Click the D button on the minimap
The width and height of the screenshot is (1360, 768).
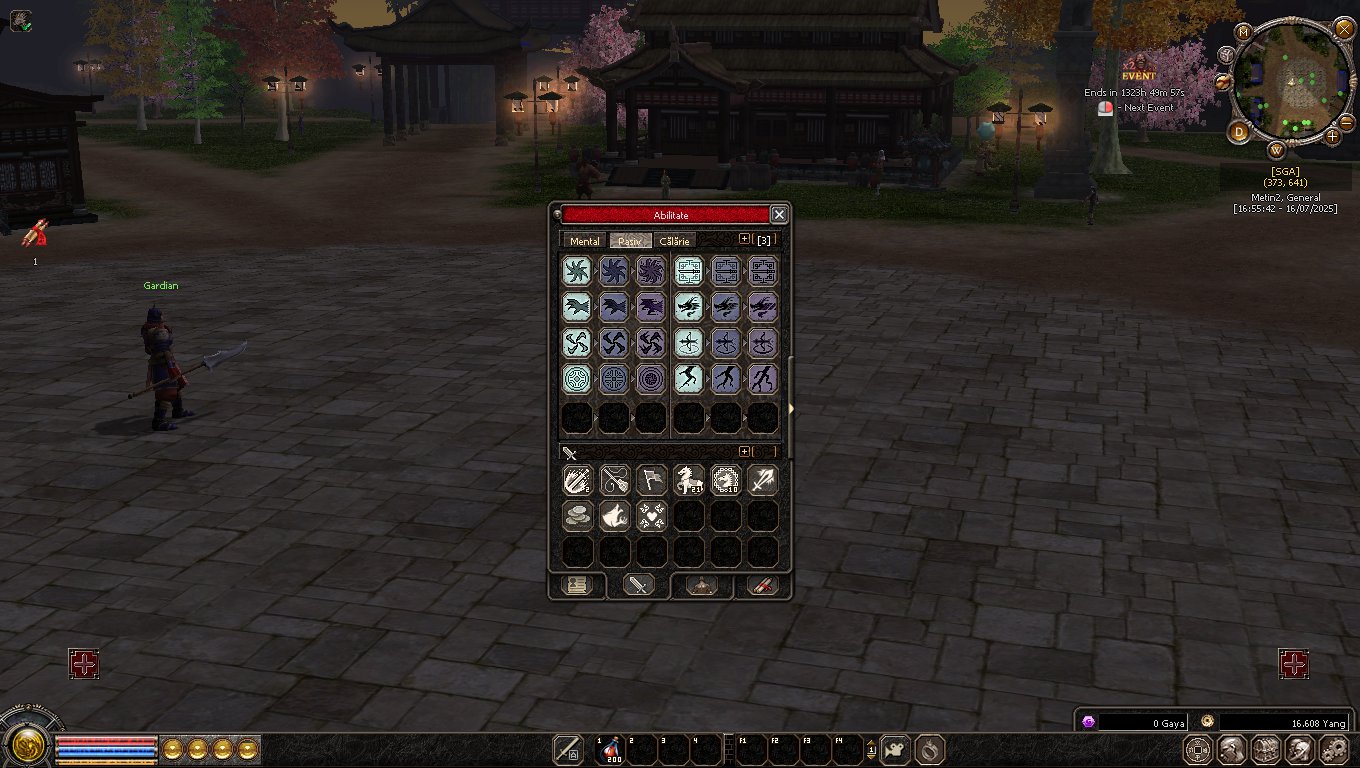(x=1239, y=132)
